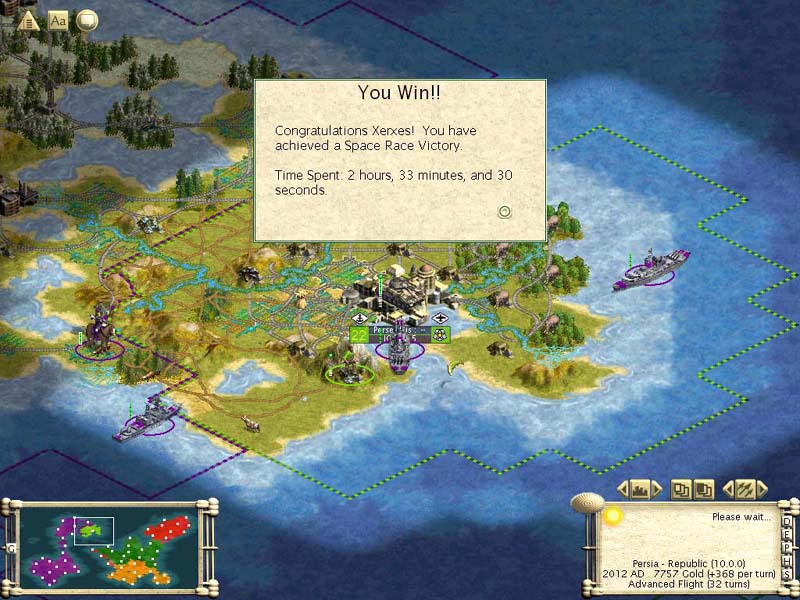This screenshot has width=800, height=600.
Task: Open the D advisor shortcut
Action: [x=787, y=522]
